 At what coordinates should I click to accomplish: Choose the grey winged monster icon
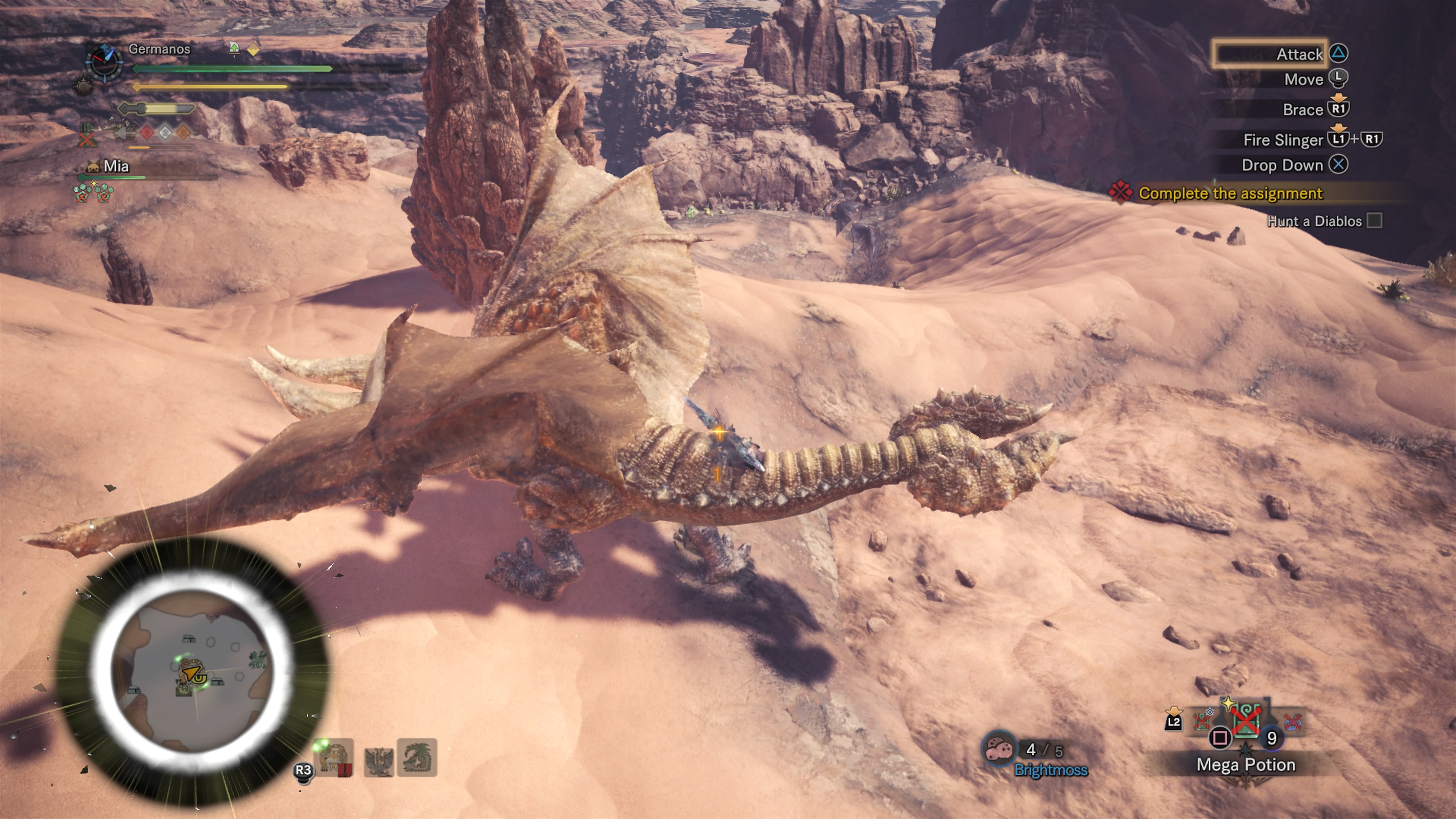(378, 759)
